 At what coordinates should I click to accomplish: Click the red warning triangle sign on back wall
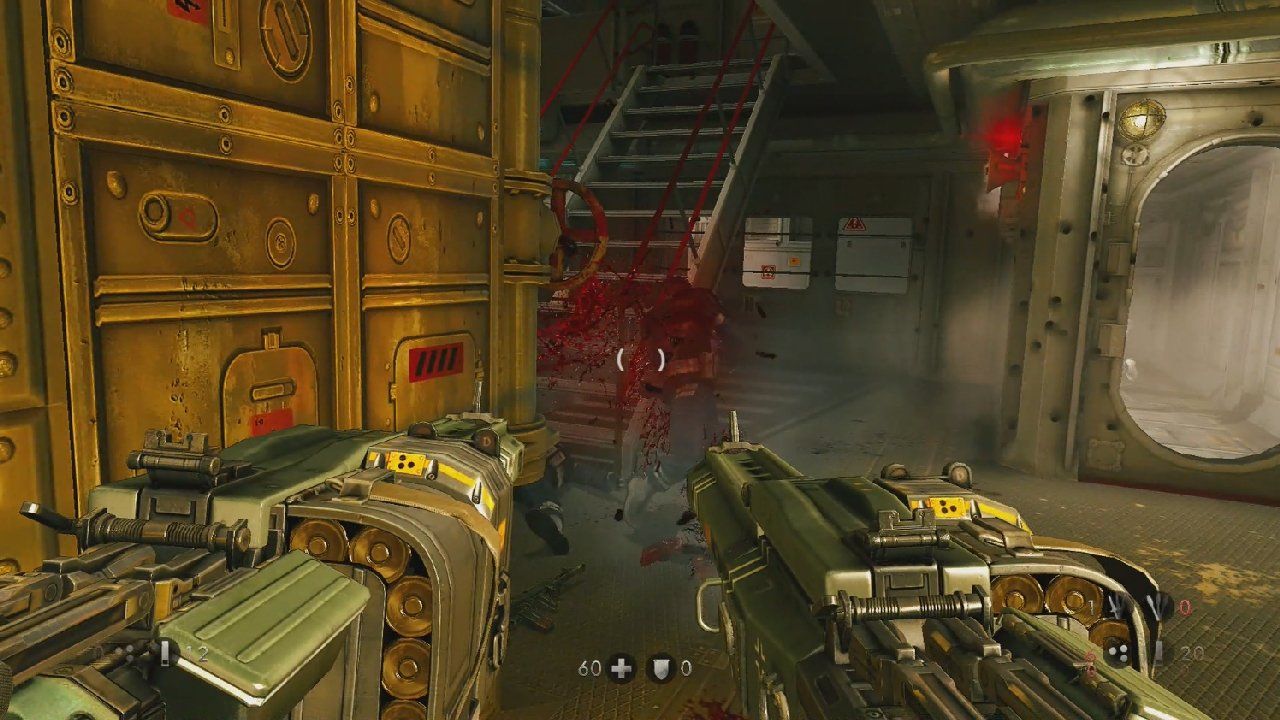point(854,224)
